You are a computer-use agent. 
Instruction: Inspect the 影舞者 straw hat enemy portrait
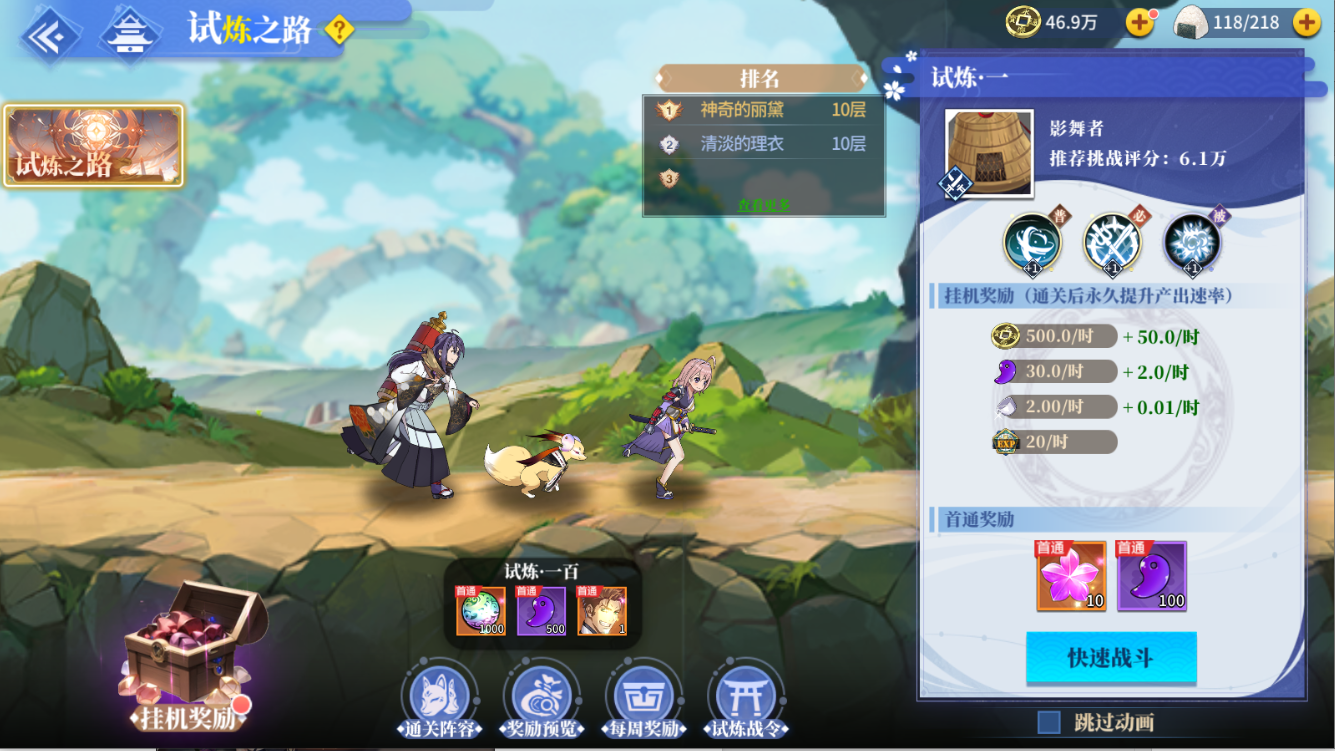989,153
